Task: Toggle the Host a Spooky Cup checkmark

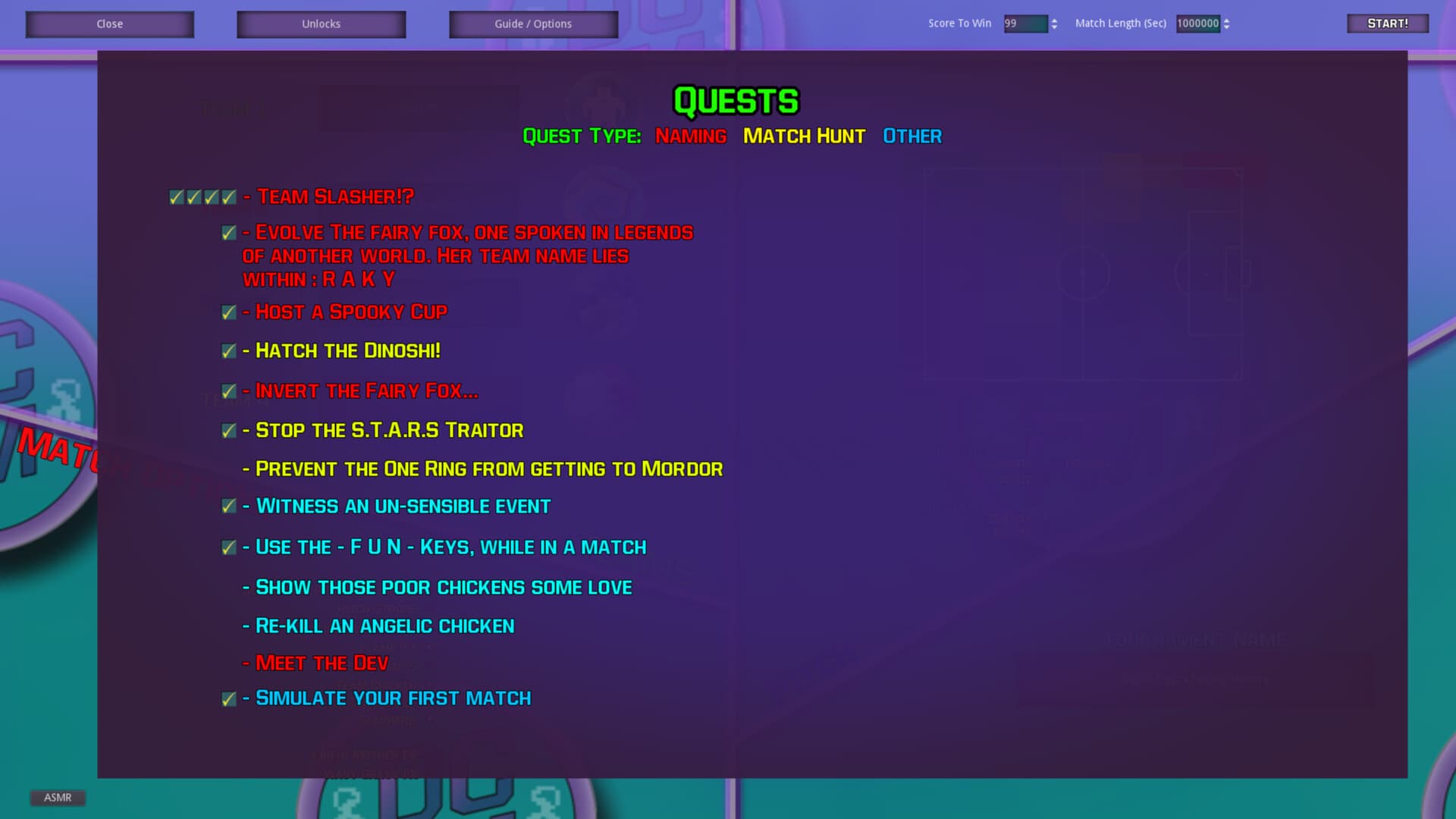Action: (228, 312)
